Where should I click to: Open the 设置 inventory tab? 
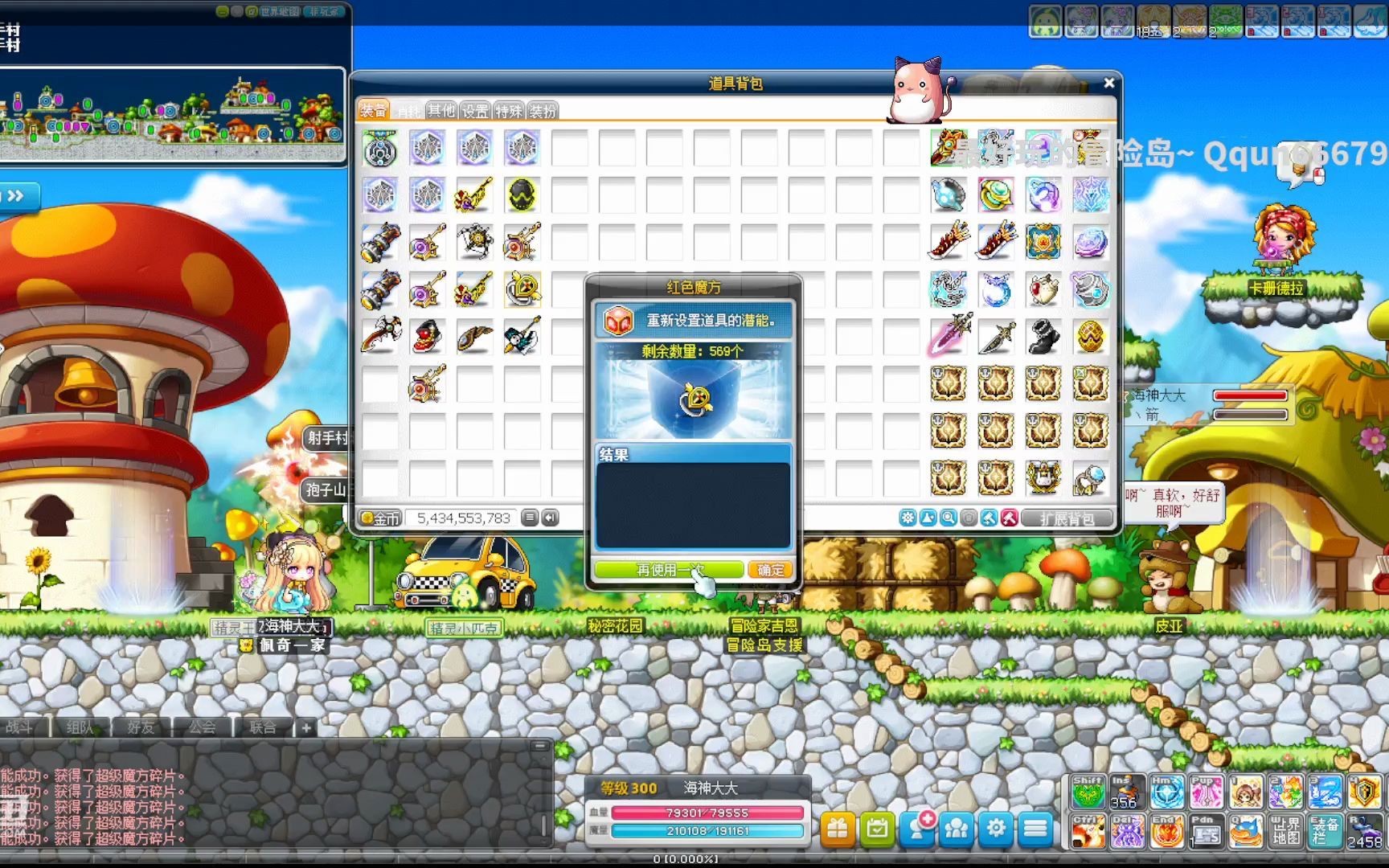tap(475, 111)
